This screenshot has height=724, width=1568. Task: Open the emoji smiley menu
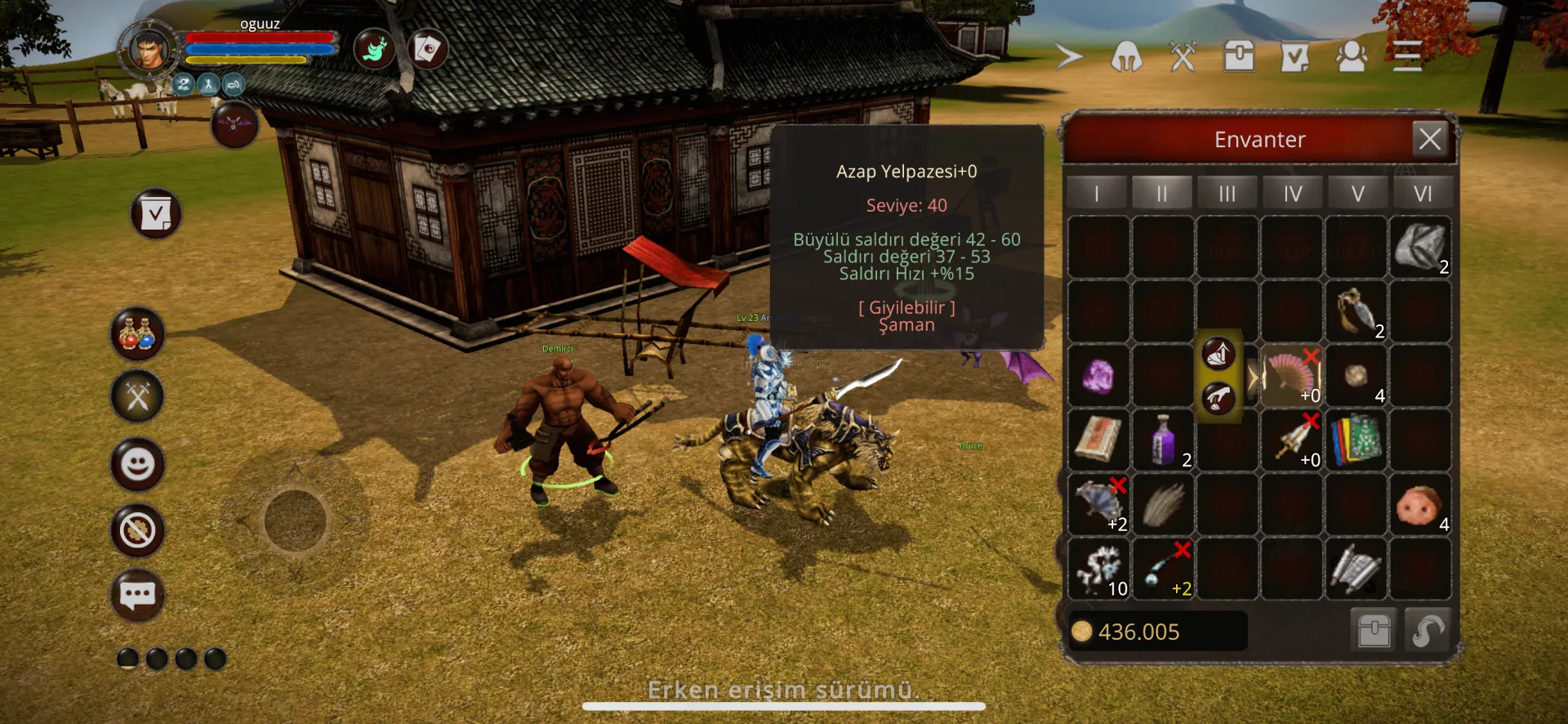pos(137,464)
